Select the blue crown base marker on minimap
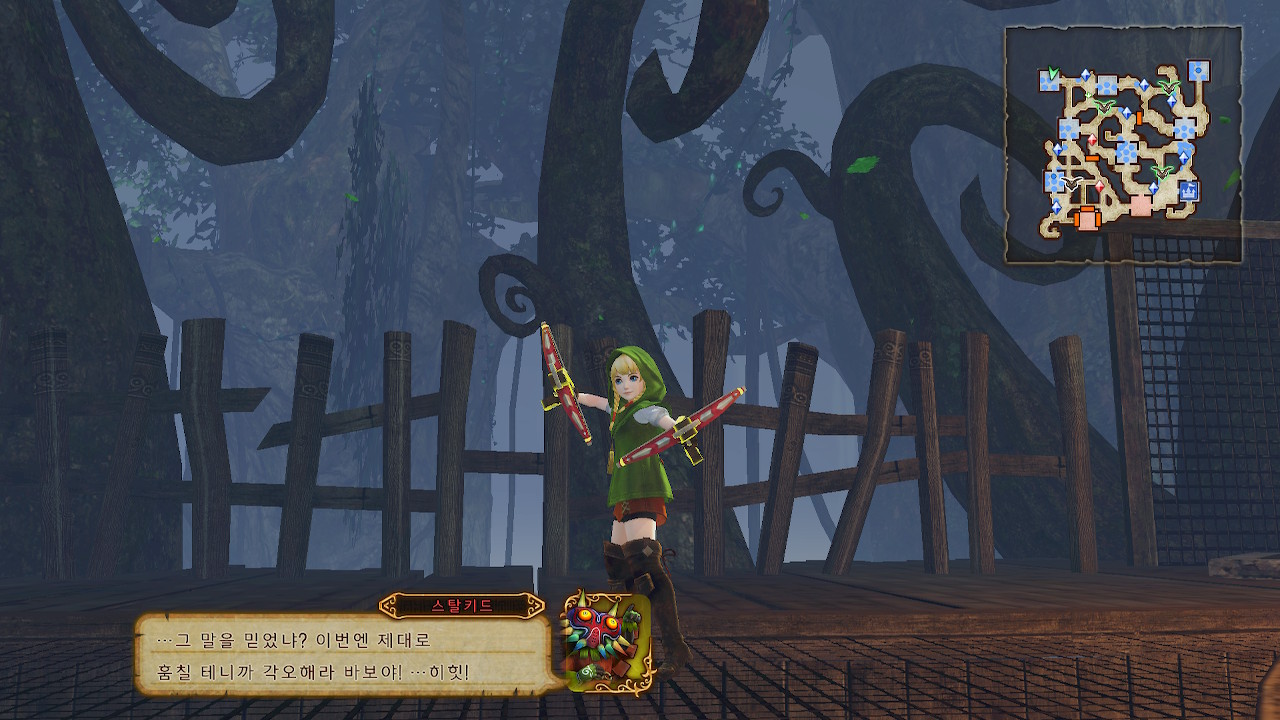 [x=1190, y=190]
